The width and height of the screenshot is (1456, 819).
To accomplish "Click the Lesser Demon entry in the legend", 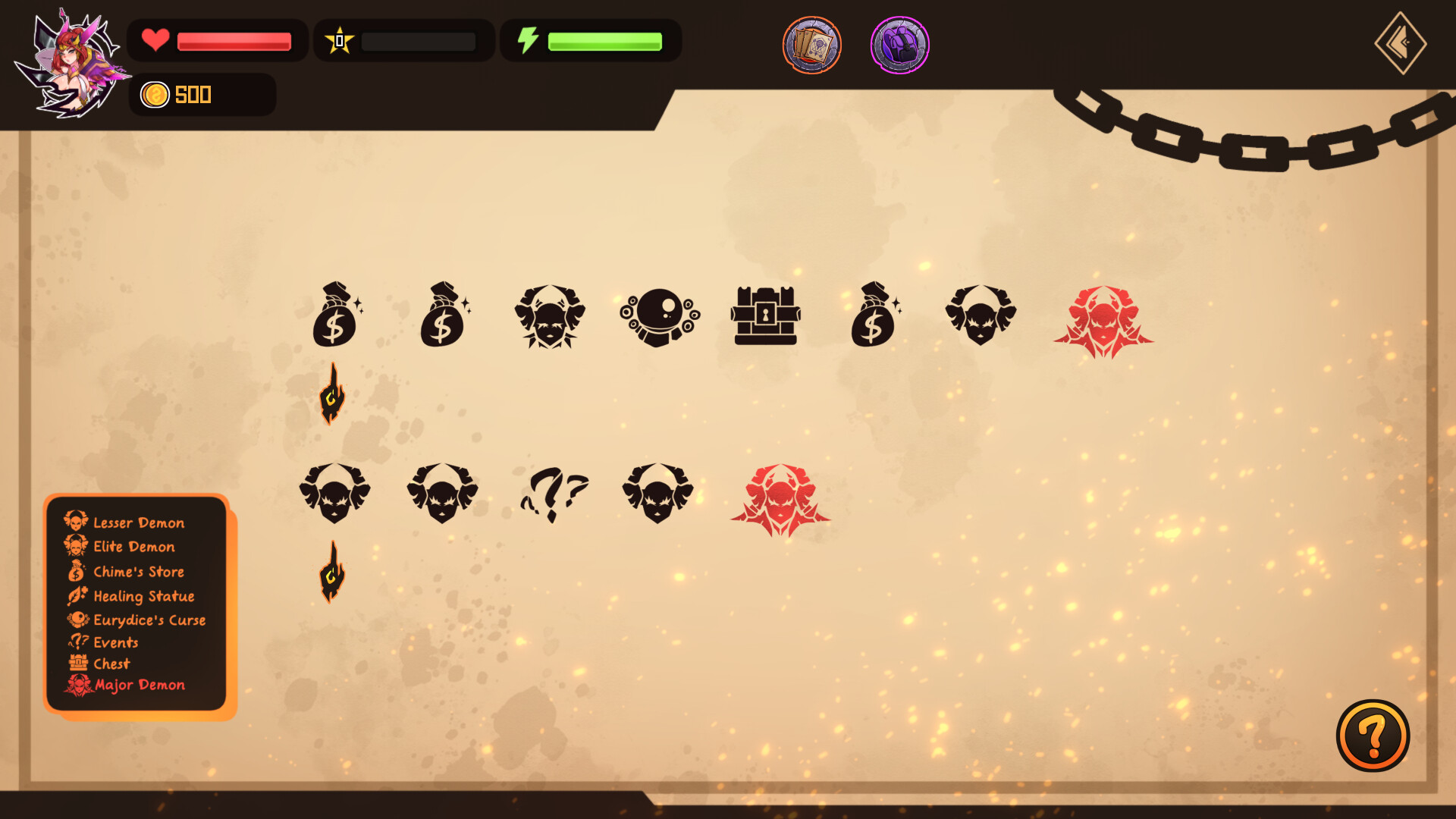I will (x=139, y=522).
